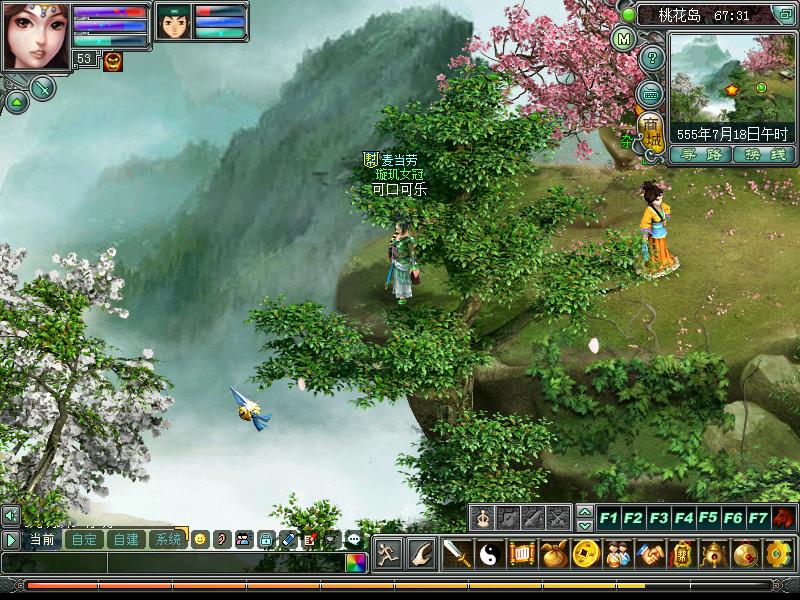
Task: Open the sword attack icon
Action: [x=457, y=553]
